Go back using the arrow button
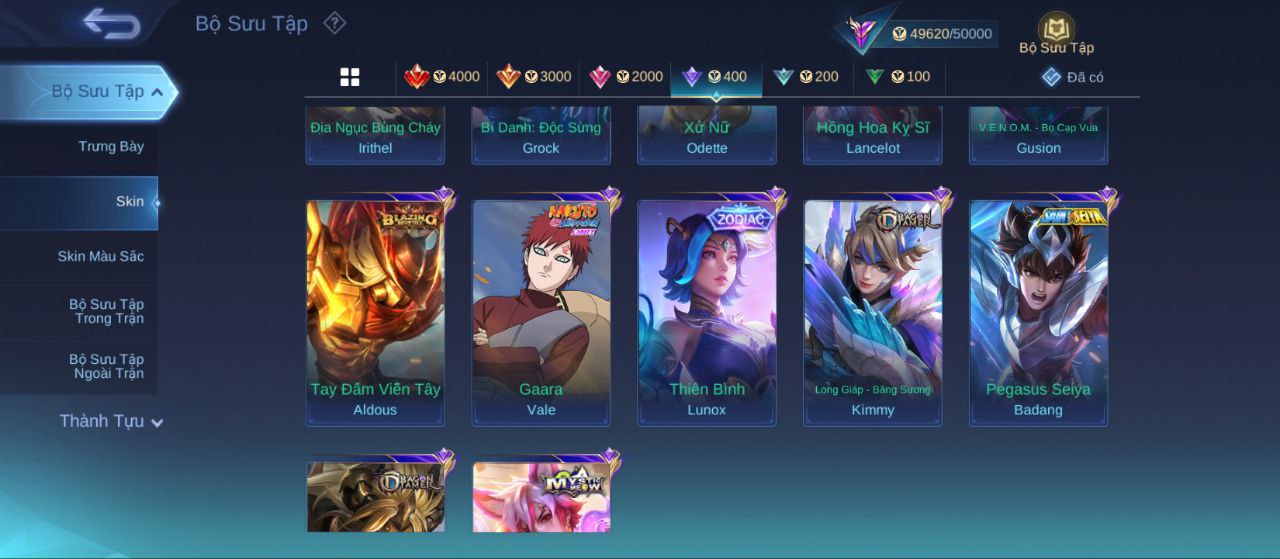Viewport: 1280px width, 559px height. 111,23
